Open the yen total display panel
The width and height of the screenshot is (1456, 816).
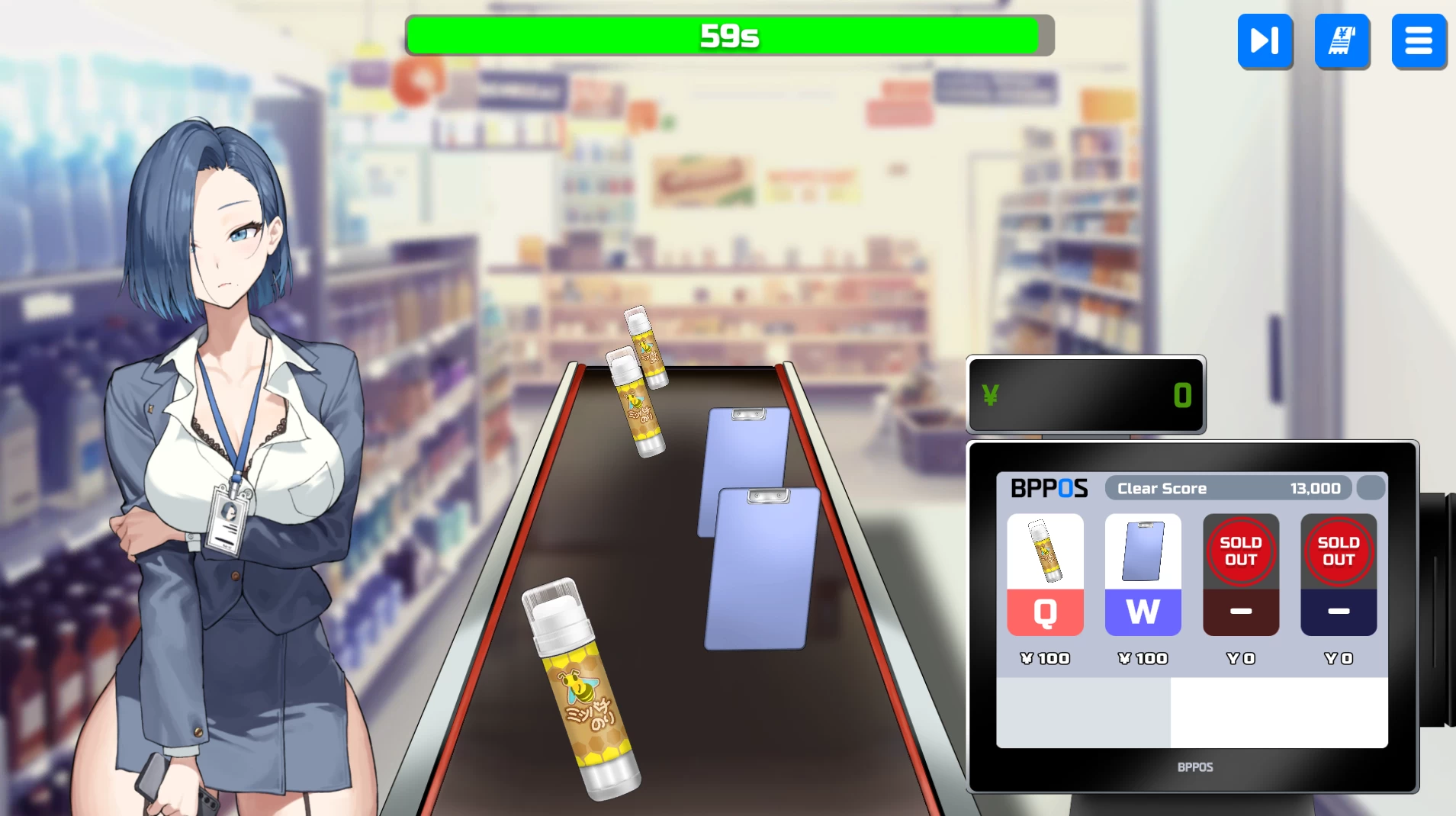pos(1085,395)
